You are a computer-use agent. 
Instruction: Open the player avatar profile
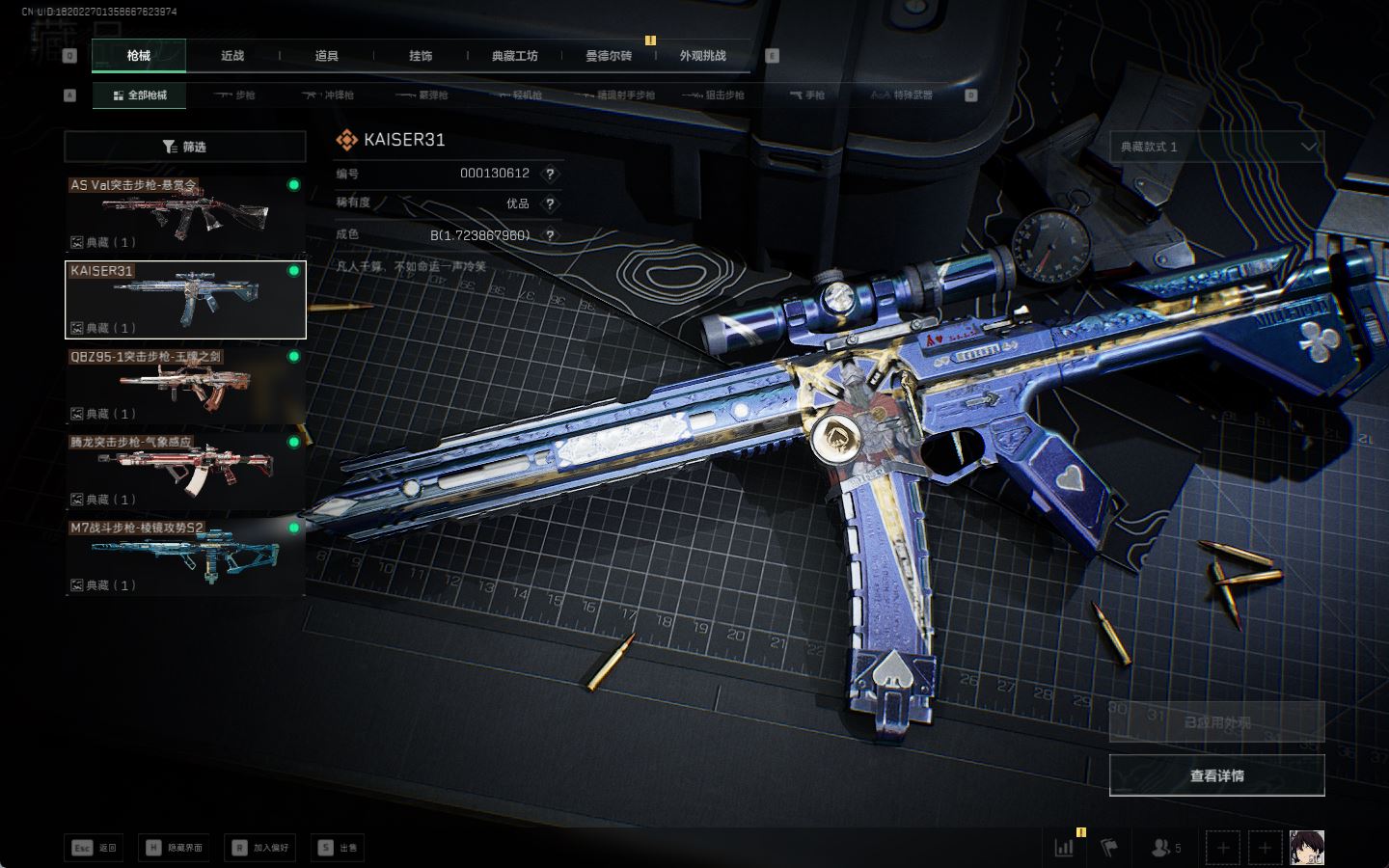1307,848
